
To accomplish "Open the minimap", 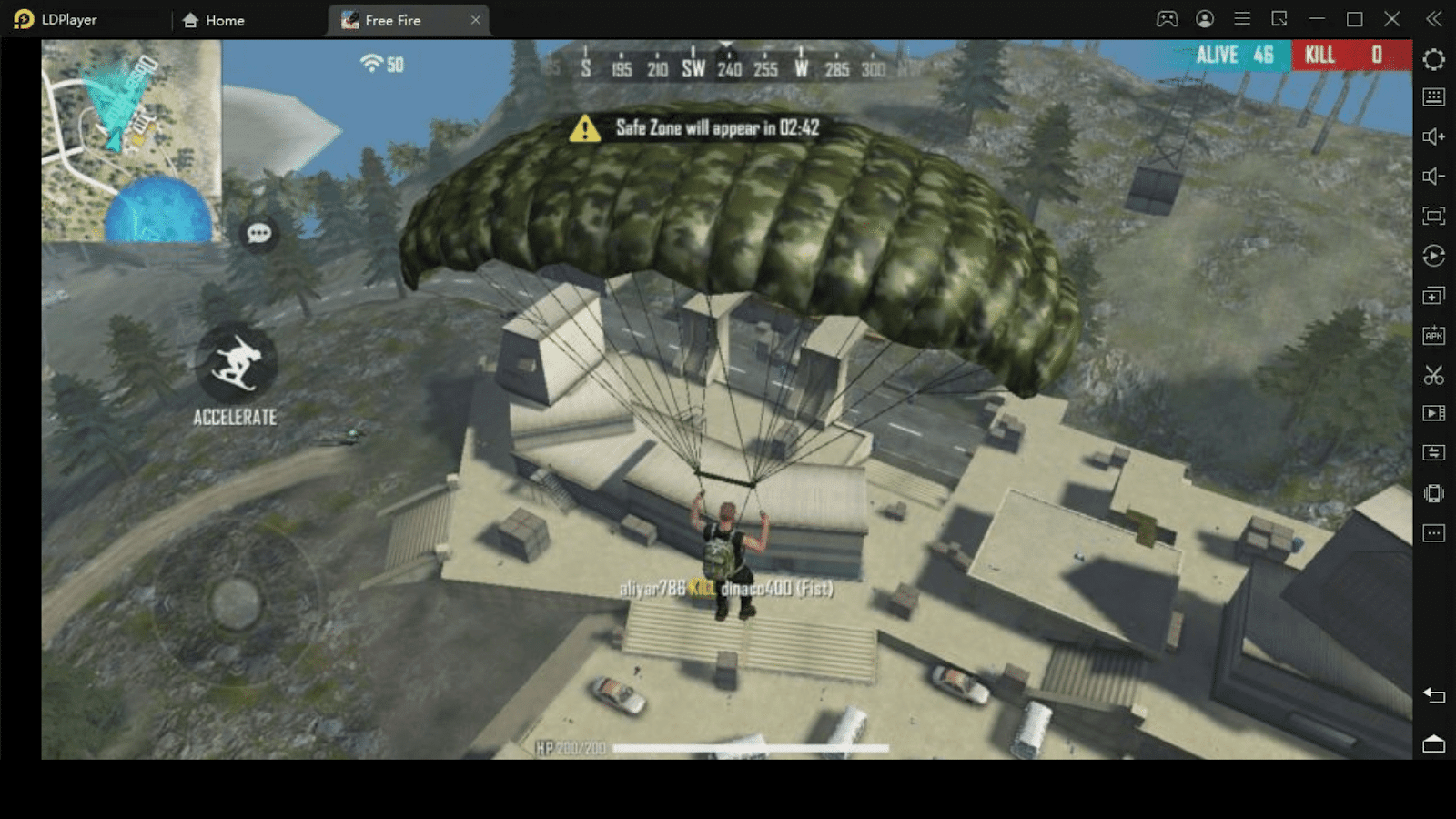I will tap(131, 141).
